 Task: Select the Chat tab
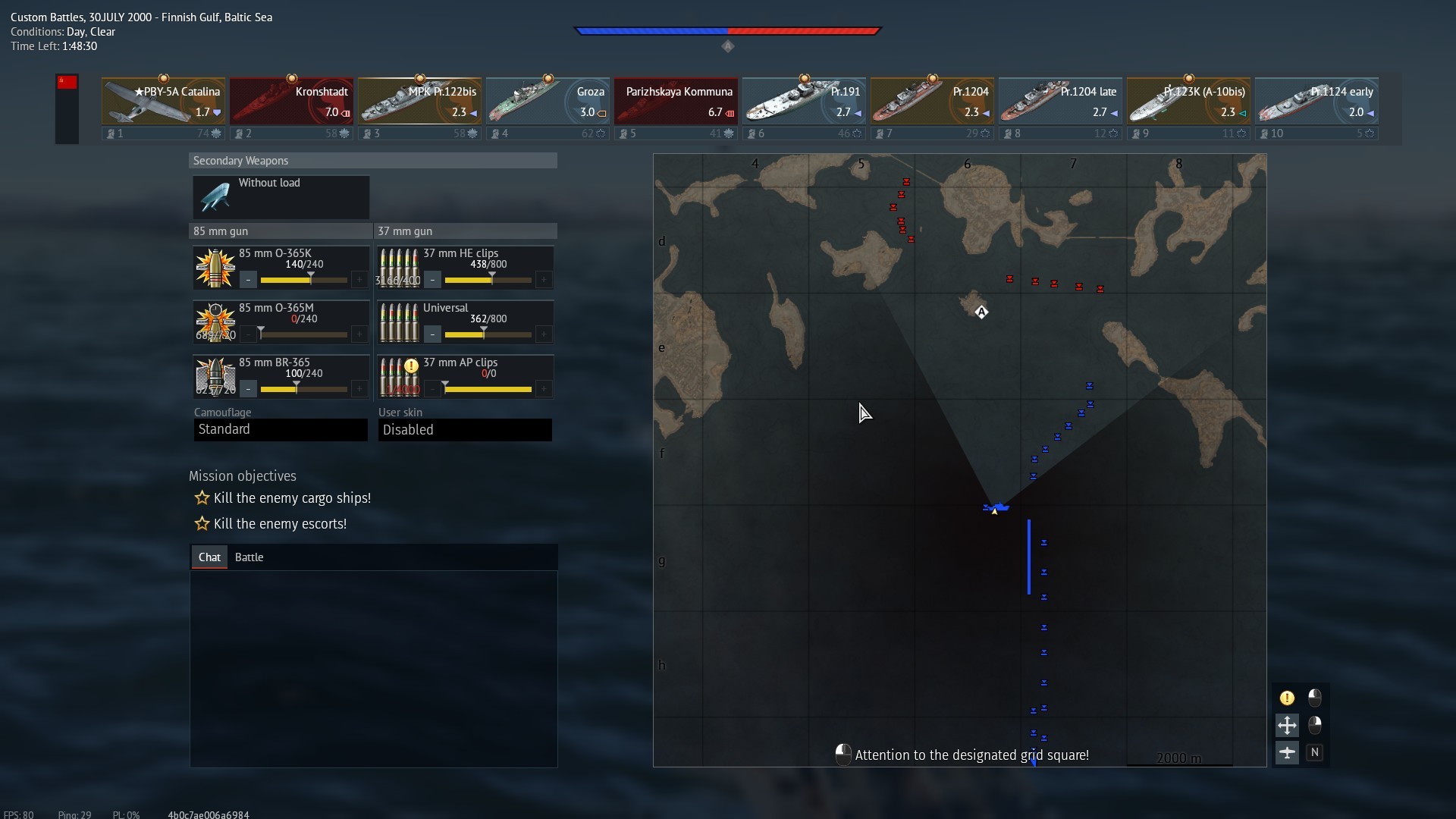[209, 557]
